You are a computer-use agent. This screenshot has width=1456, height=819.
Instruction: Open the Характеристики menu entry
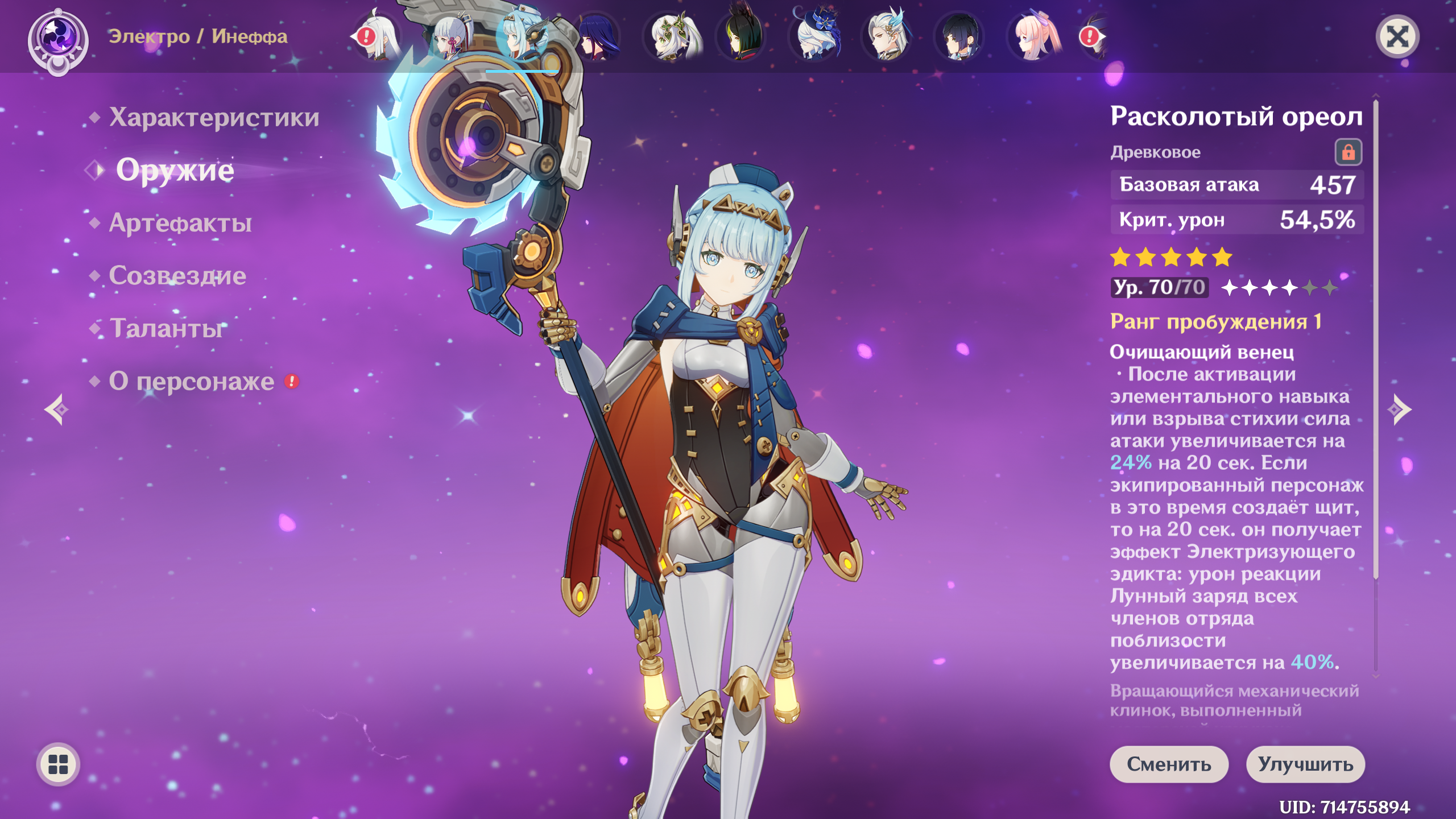pos(214,117)
